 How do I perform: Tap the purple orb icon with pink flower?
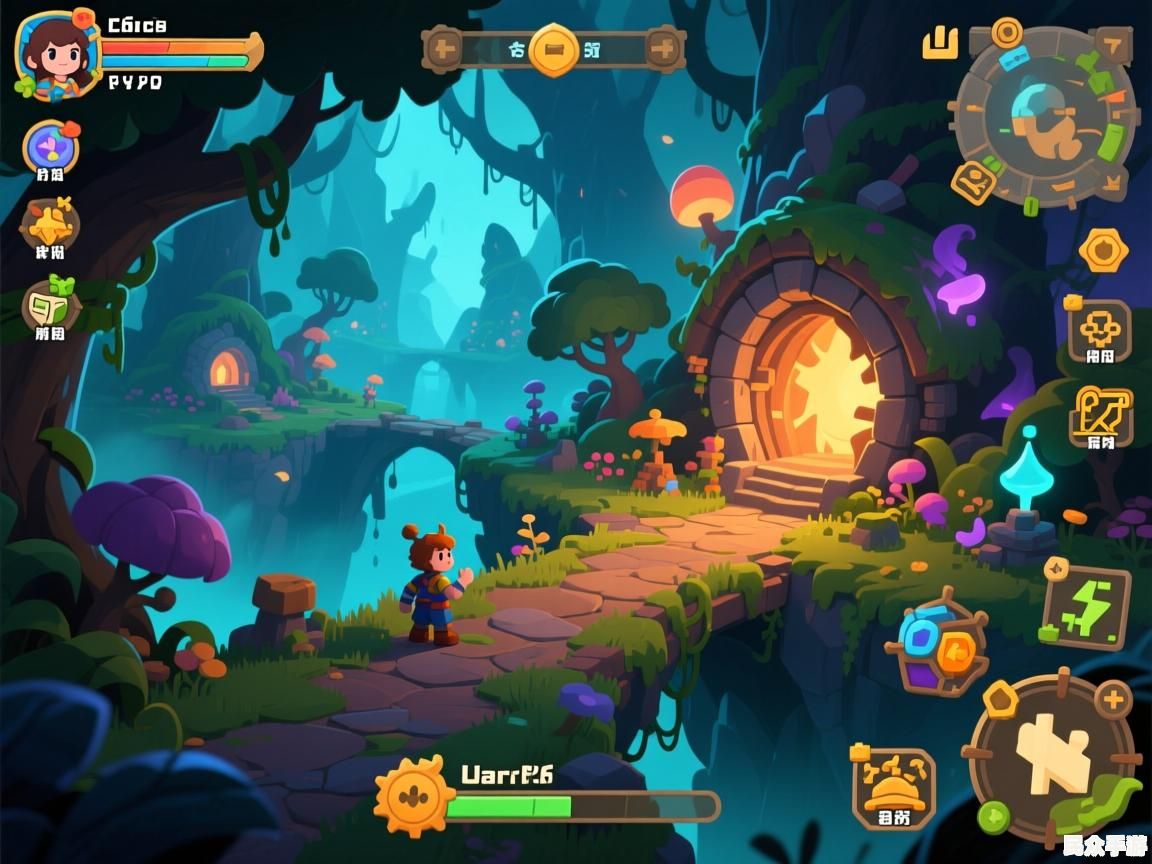pyautogui.click(x=50, y=149)
